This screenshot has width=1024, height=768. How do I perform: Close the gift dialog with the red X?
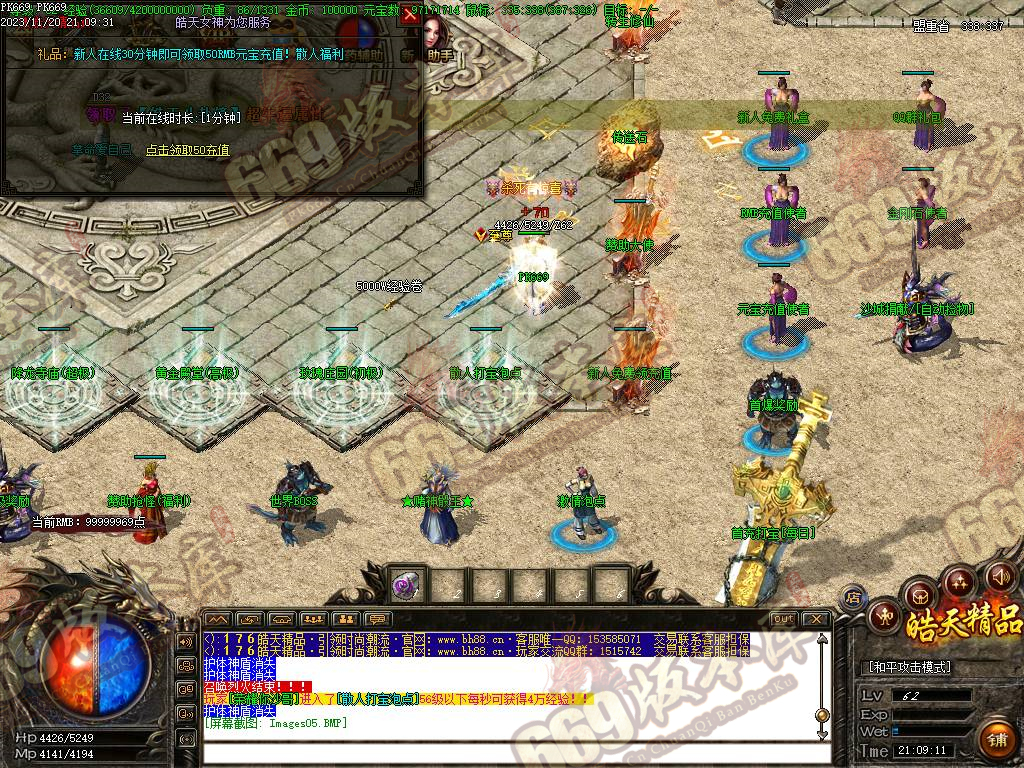click(x=410, y=17)
